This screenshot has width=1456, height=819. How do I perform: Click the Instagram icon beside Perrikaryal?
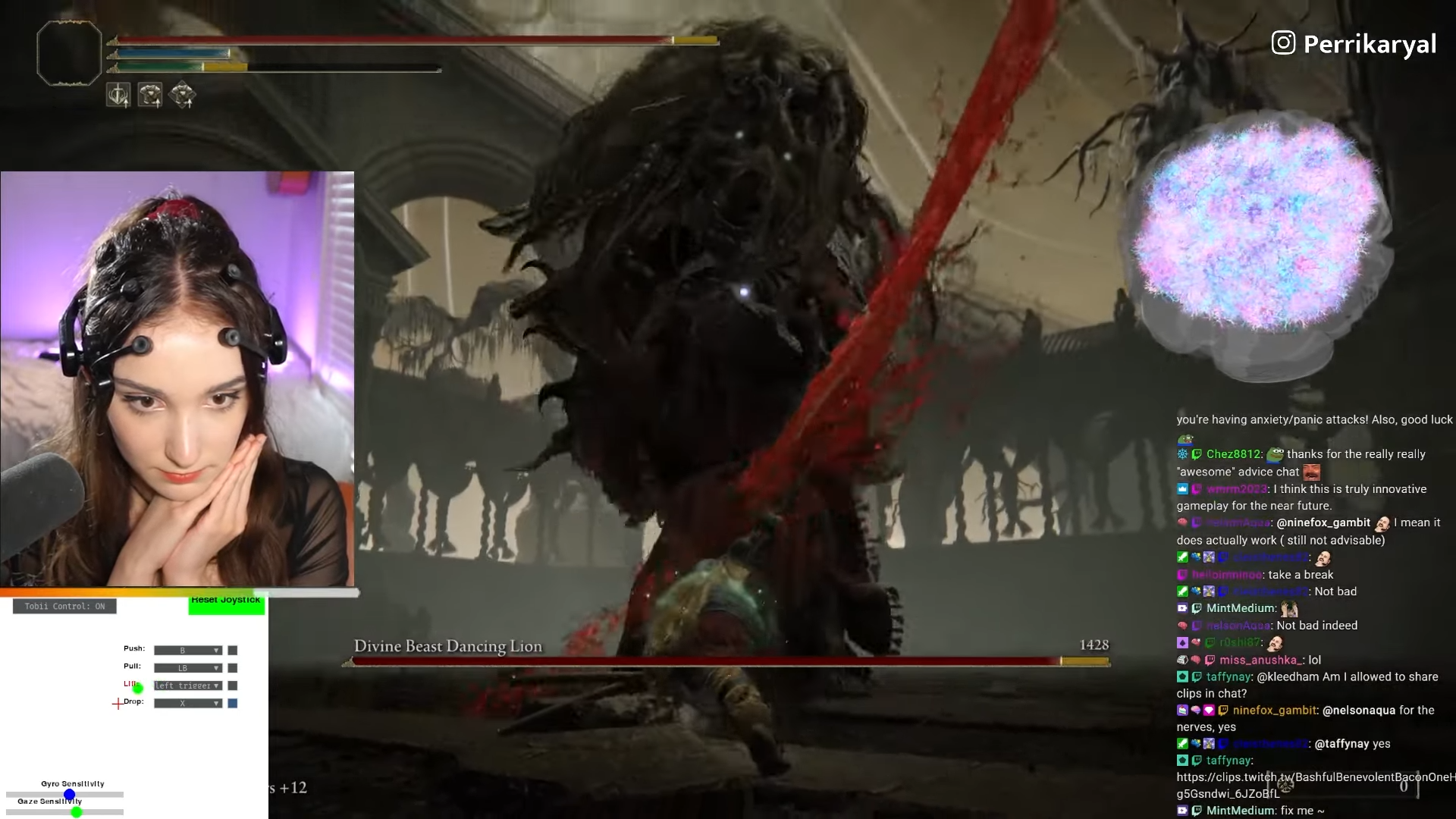coord(1283,43)
